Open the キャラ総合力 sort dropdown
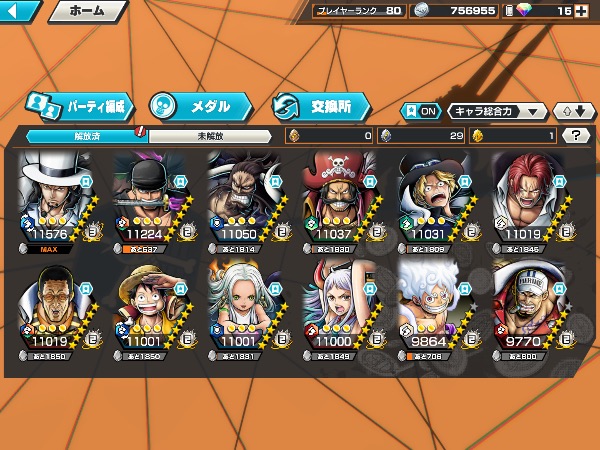Viewport: 600px width, 450px height. click(497, 111)
